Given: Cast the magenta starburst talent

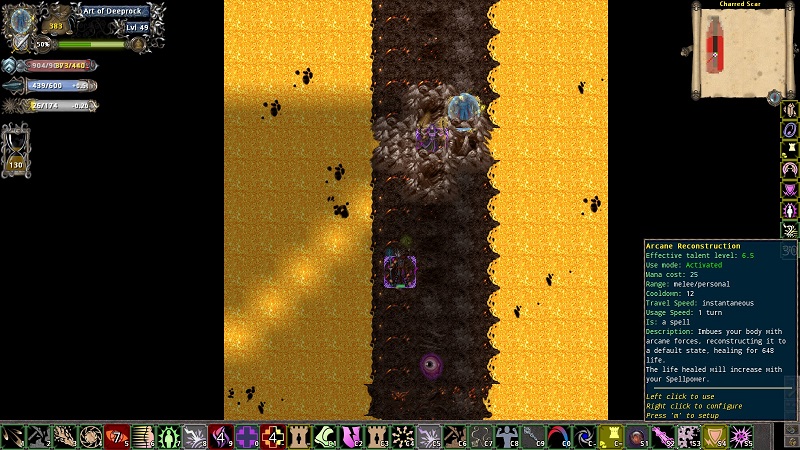Looking at the screenshot, I should point(740,436).
